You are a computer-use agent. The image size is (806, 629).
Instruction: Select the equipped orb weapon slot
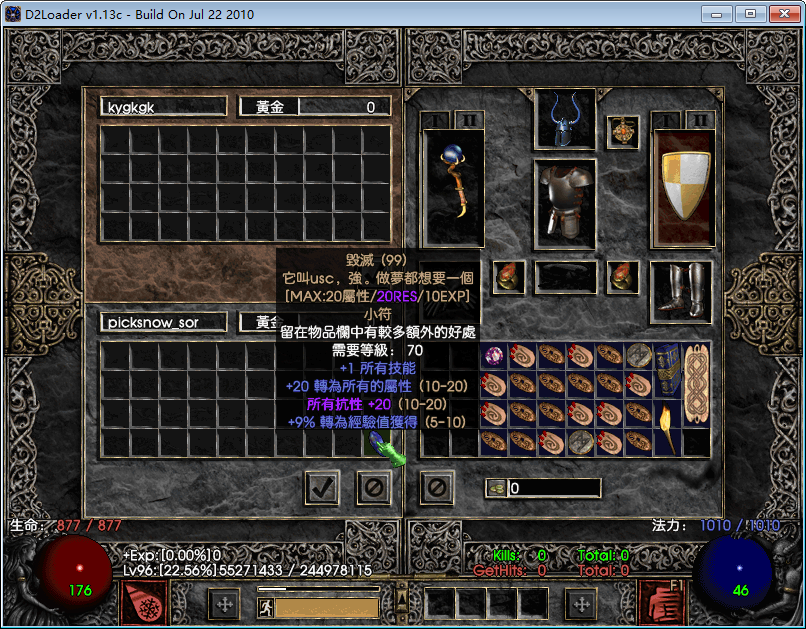[x=453, y=187]
